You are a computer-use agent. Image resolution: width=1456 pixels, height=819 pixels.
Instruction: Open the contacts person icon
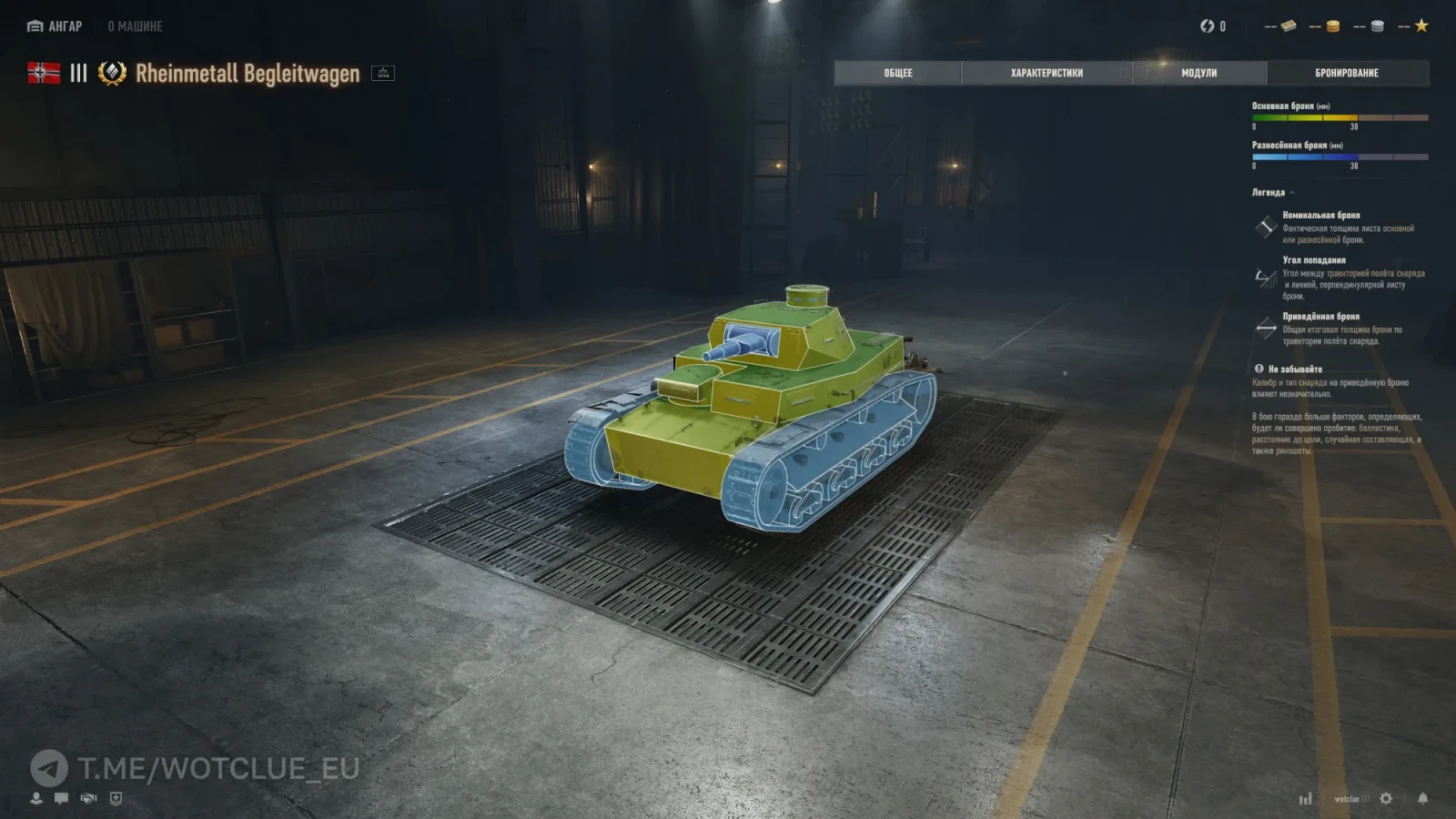click(36, 798)
